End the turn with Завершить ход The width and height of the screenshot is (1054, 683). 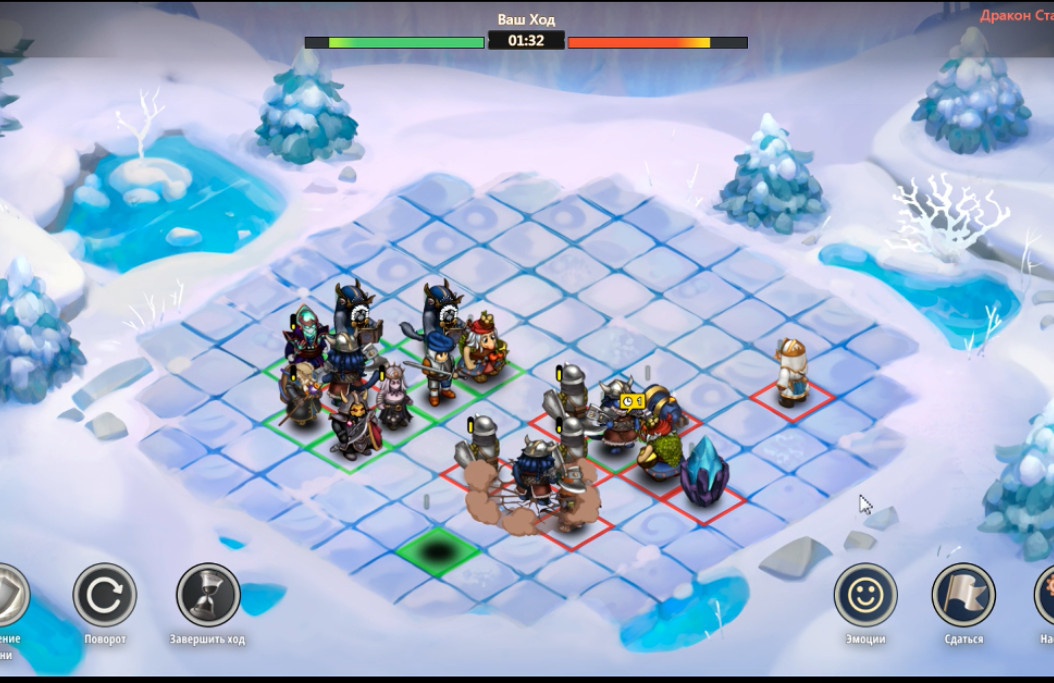(208, 594)
